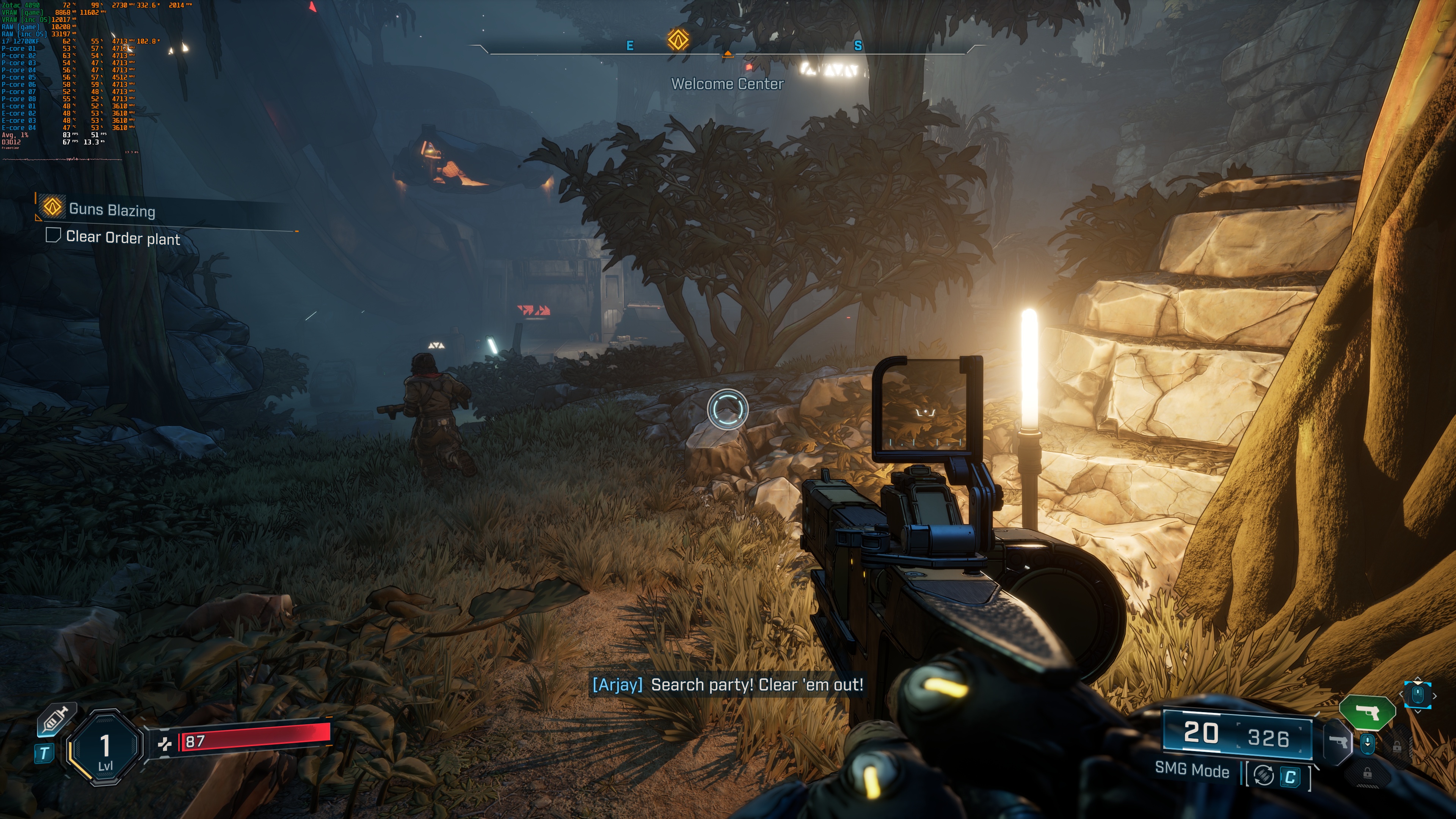Tick the Clear Order plant objective checkbox

53,235
